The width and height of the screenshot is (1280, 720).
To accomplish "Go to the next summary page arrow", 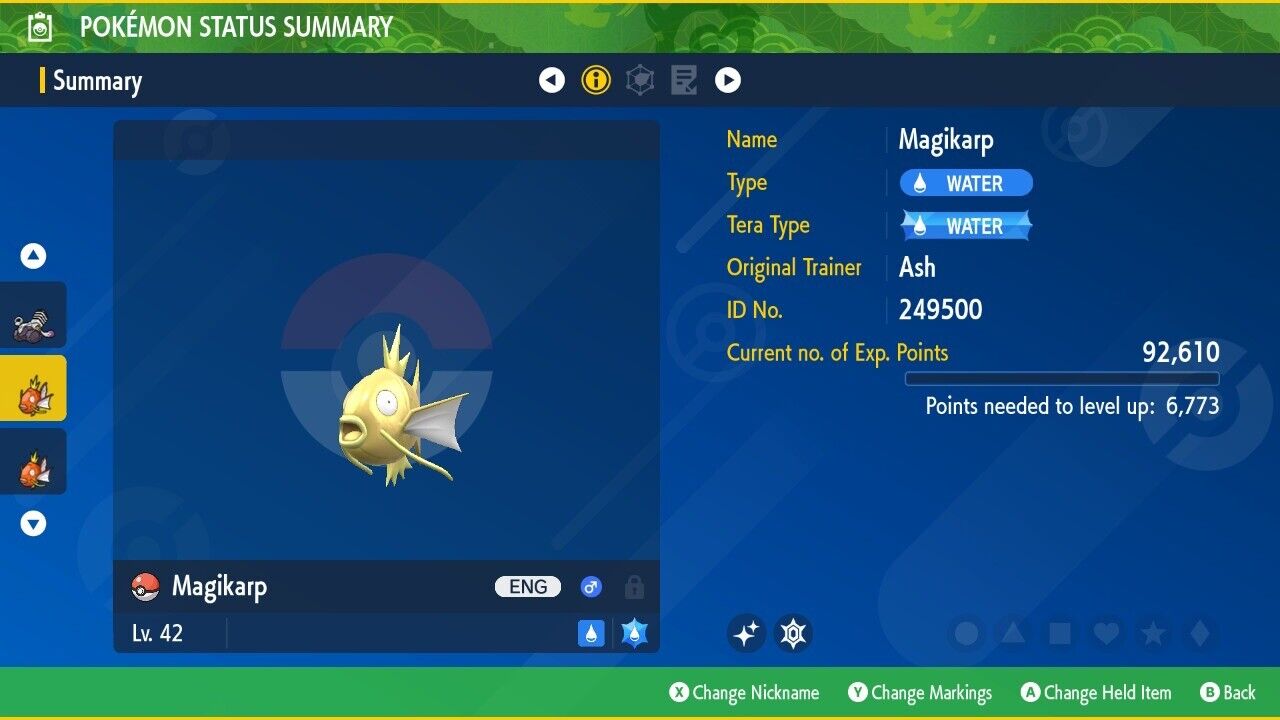I will point(728,80).
